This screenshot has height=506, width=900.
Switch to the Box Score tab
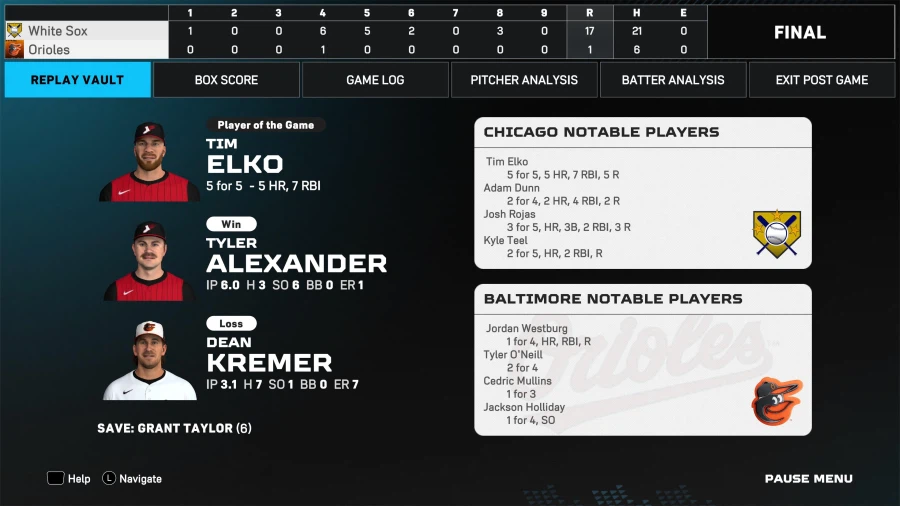(x=226, y=80)
